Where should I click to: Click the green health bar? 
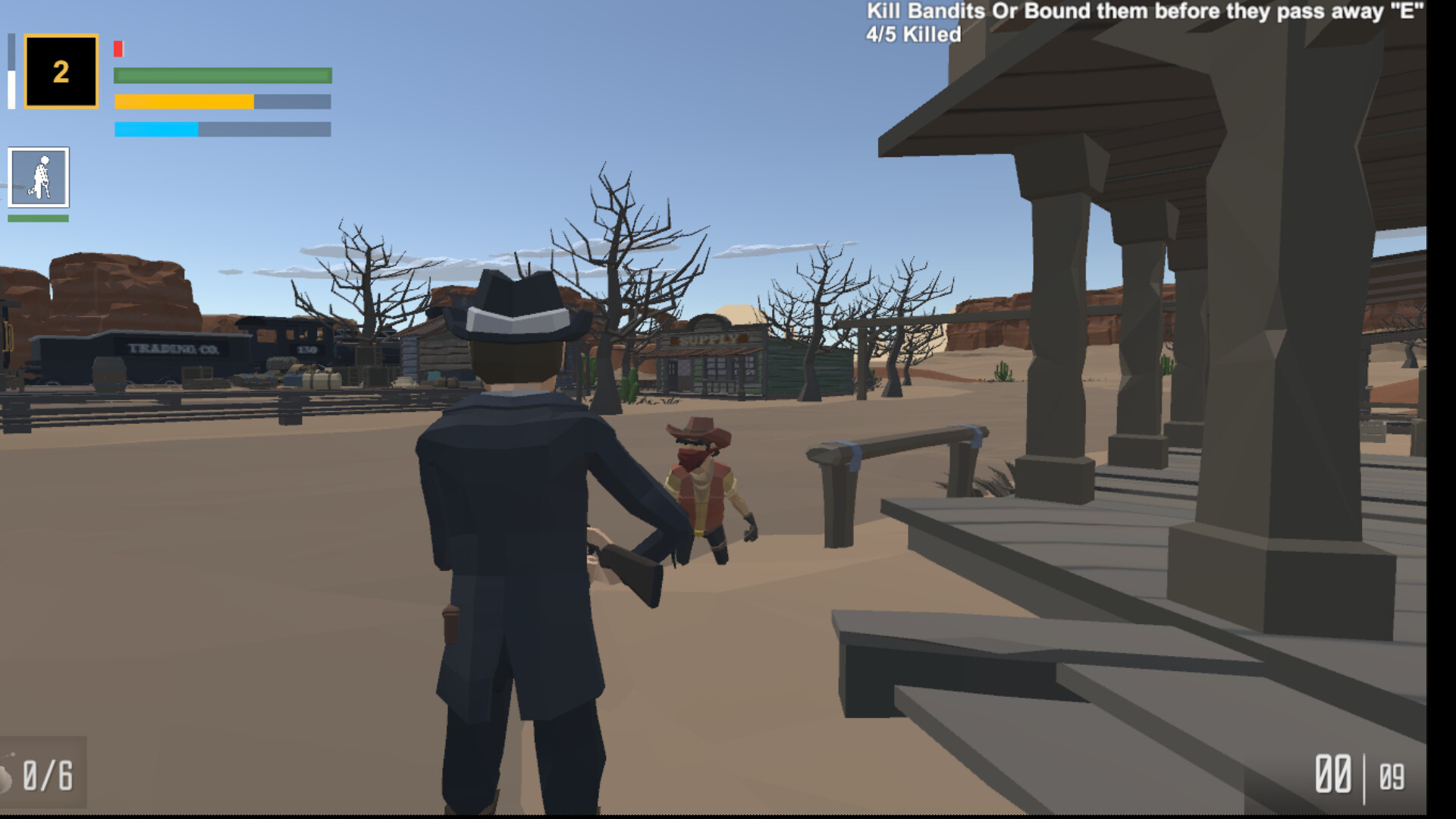[x=222, y=74]
